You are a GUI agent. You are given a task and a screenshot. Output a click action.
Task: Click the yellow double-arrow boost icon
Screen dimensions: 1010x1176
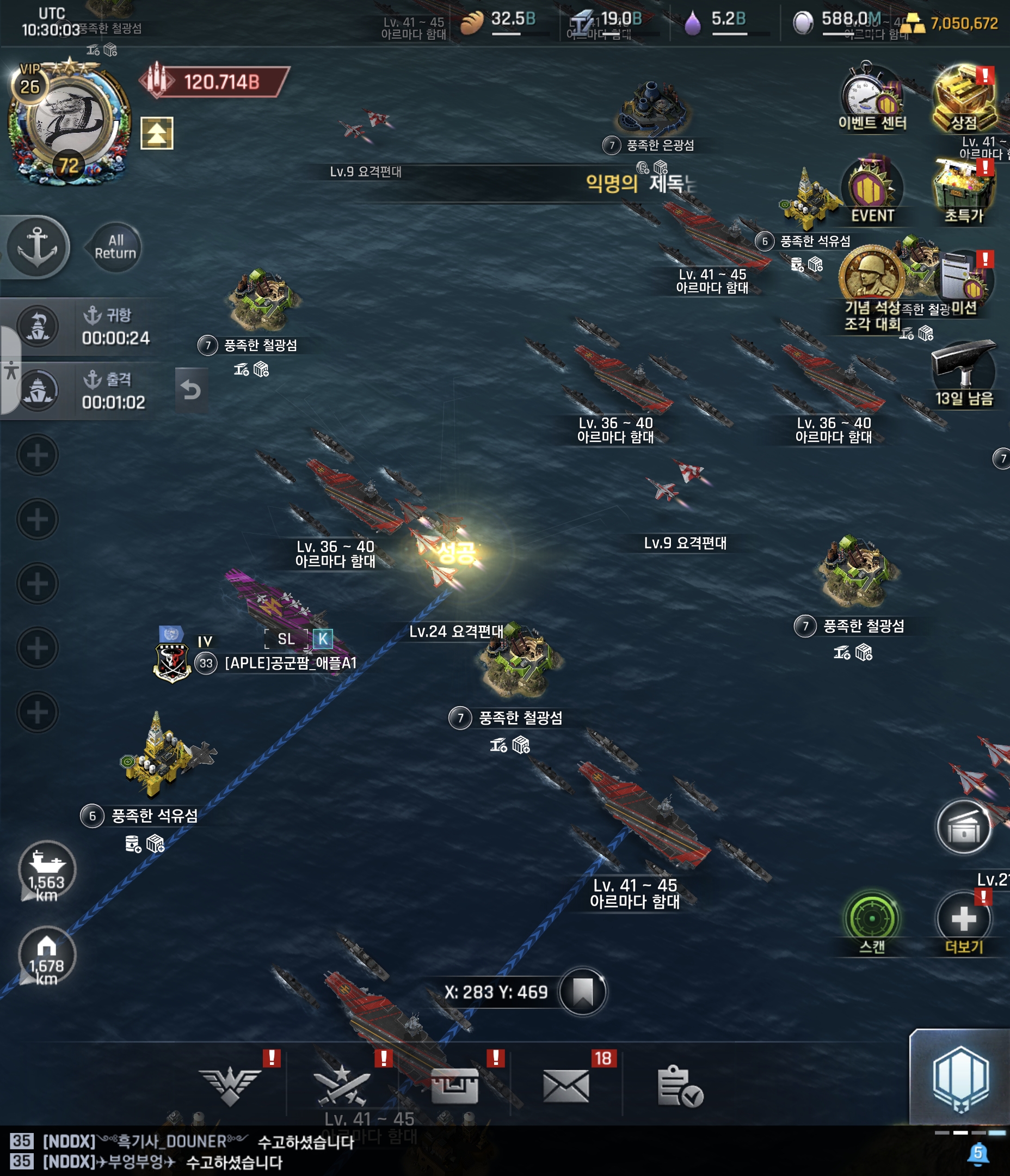157,133
